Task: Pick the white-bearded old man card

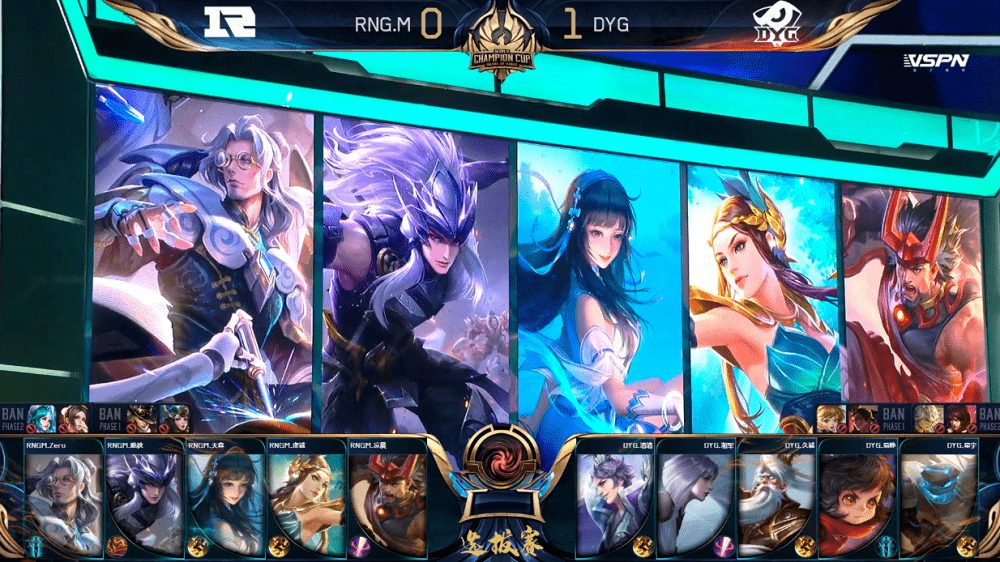Action: [776, 497]
